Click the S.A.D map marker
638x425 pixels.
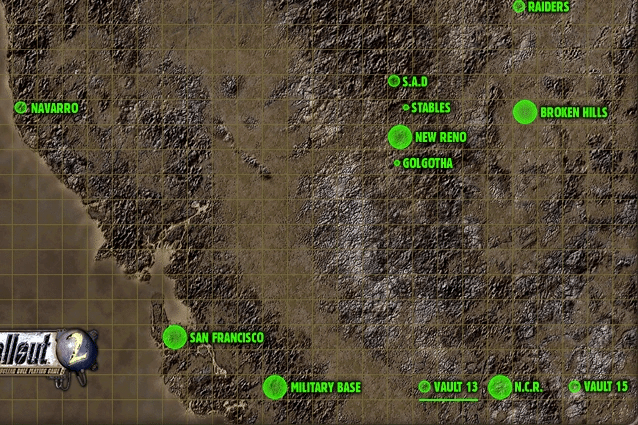pos(394,81)
